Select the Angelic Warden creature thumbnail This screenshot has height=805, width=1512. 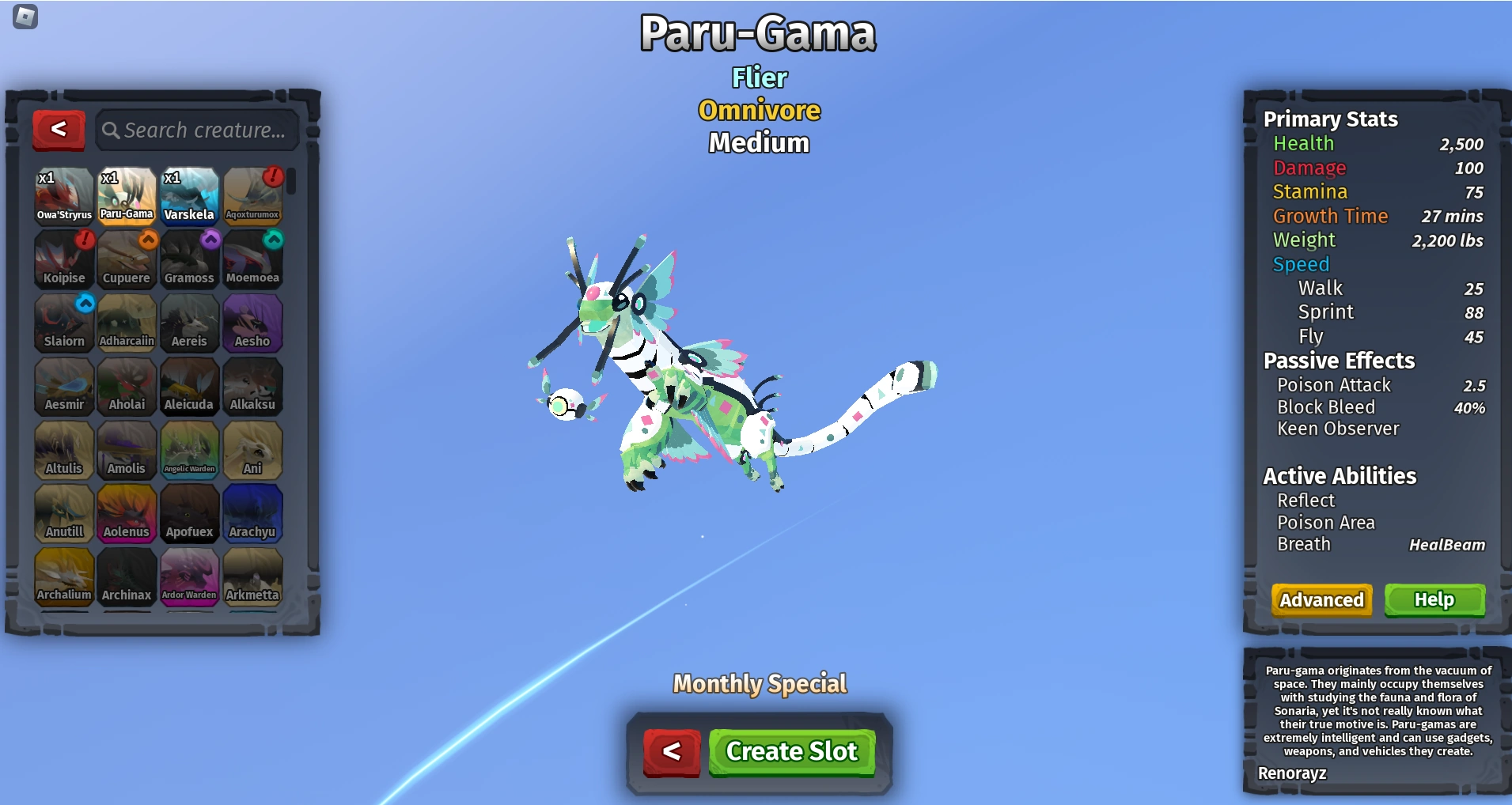coord(190,450)
